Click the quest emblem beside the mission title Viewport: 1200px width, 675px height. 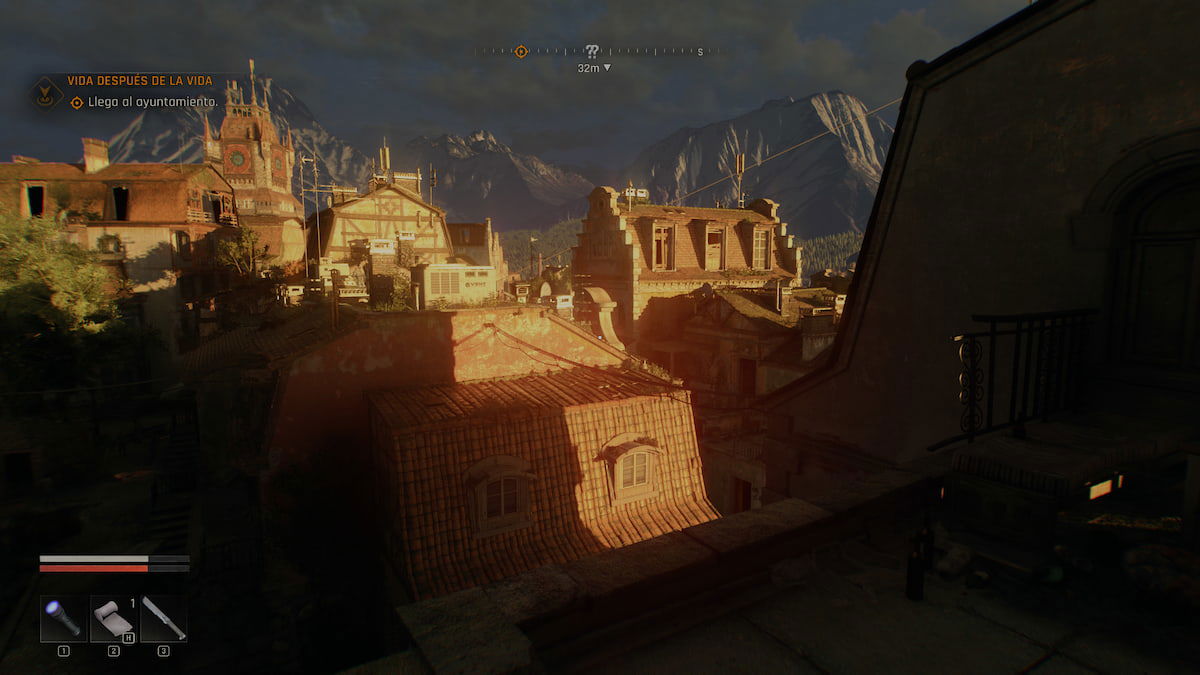(x=47, y=94)
